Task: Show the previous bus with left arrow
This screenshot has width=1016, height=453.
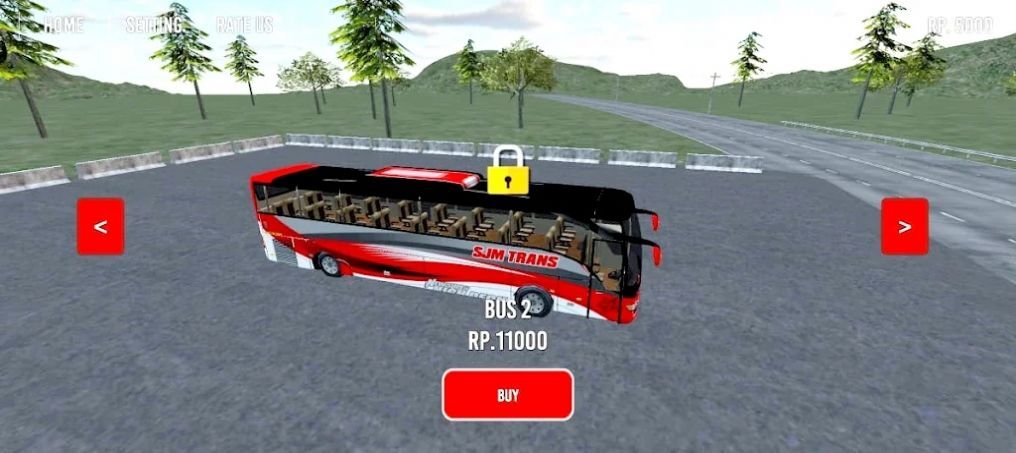Action: tap(101, 226)
